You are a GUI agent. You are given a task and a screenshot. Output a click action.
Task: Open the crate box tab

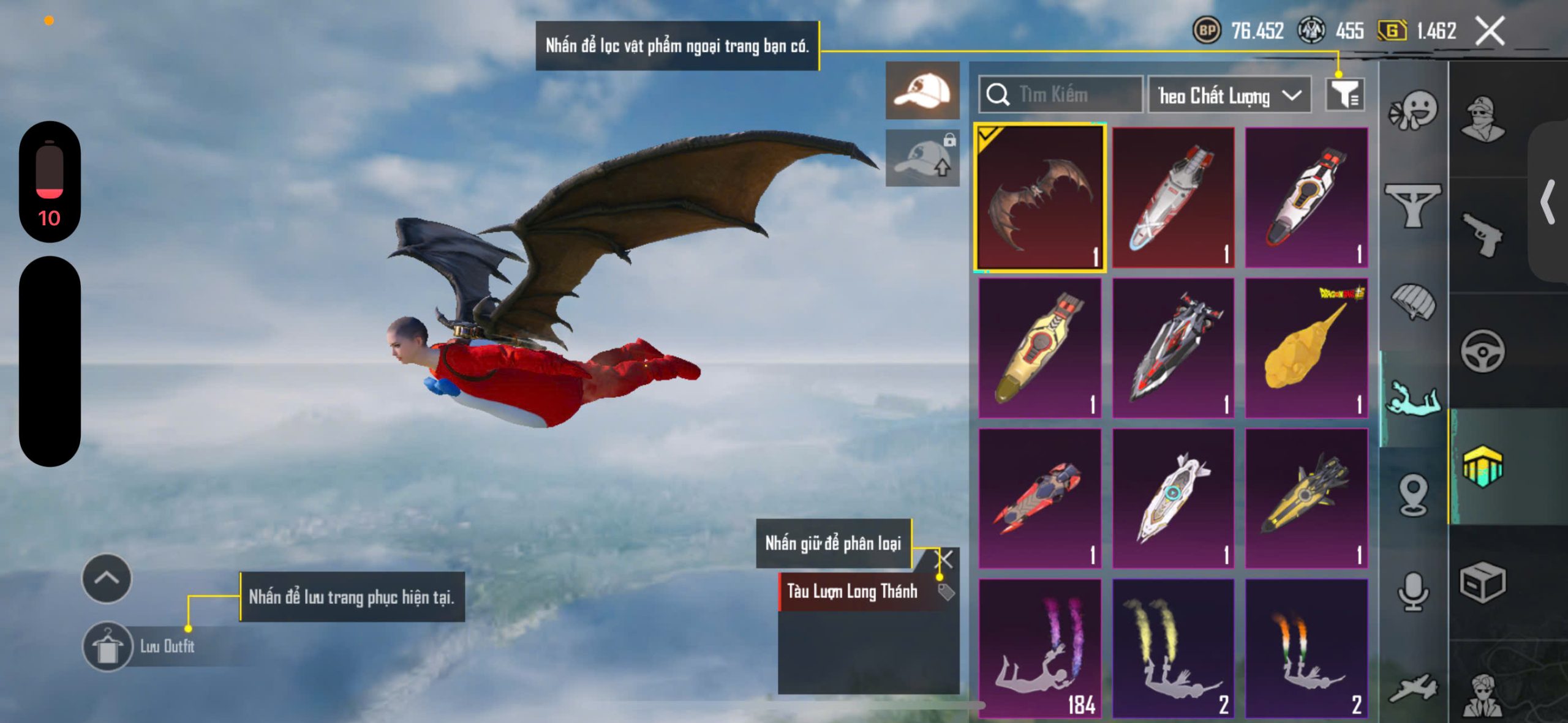pyautogui.click(x=1482, y=583)
